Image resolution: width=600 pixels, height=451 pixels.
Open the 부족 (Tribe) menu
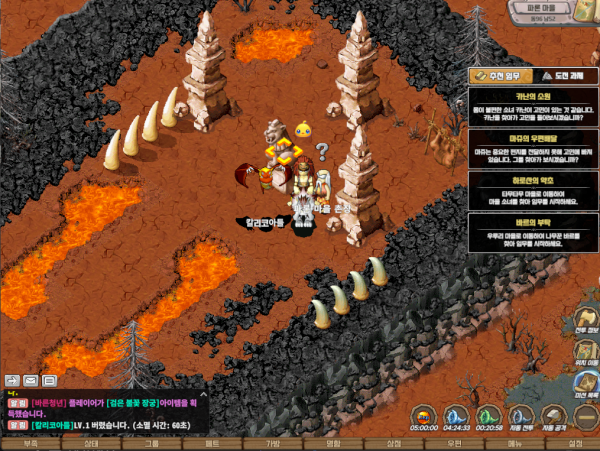30,443
